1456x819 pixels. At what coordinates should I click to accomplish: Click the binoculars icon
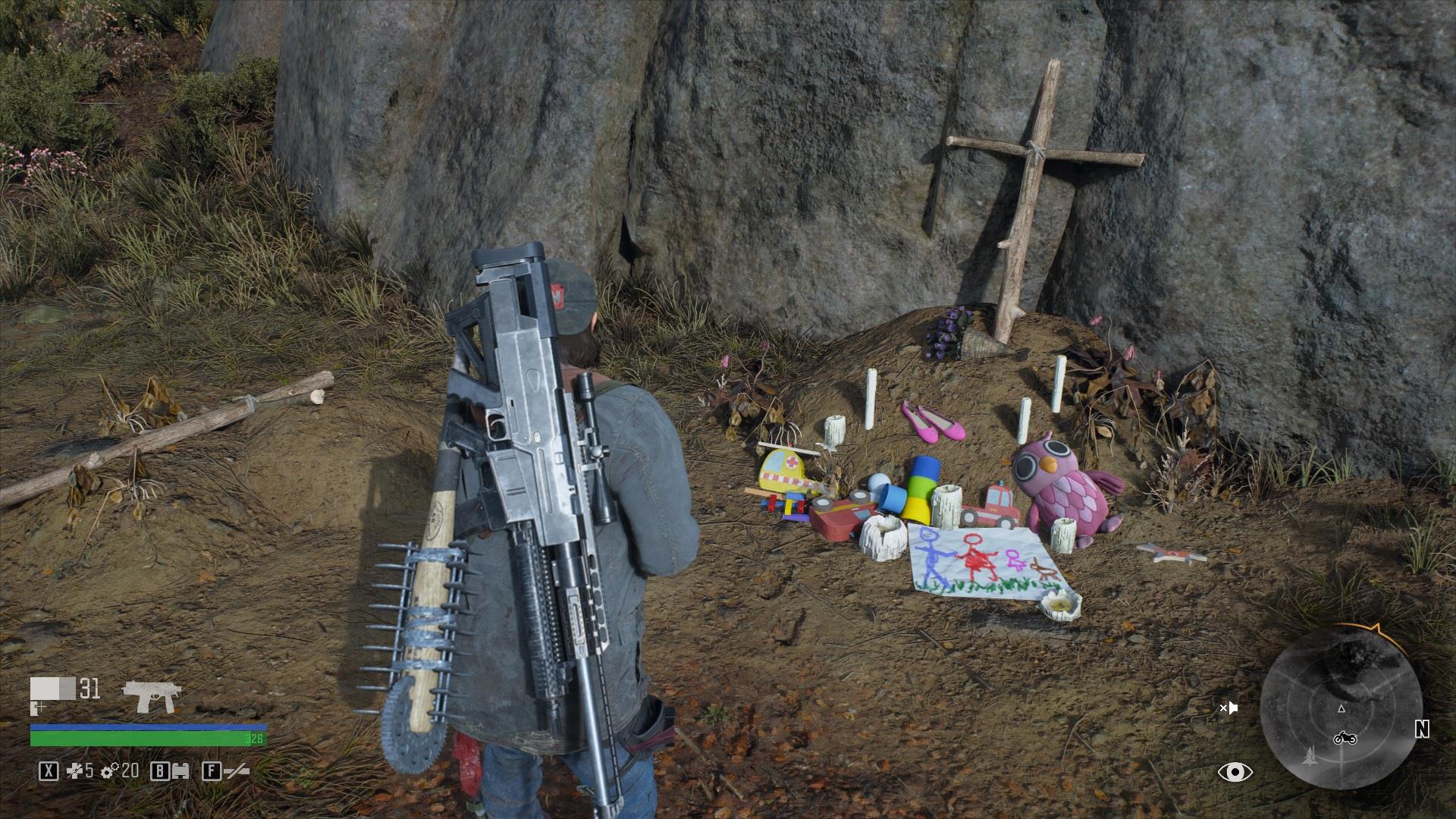click(x=180, y=772)
